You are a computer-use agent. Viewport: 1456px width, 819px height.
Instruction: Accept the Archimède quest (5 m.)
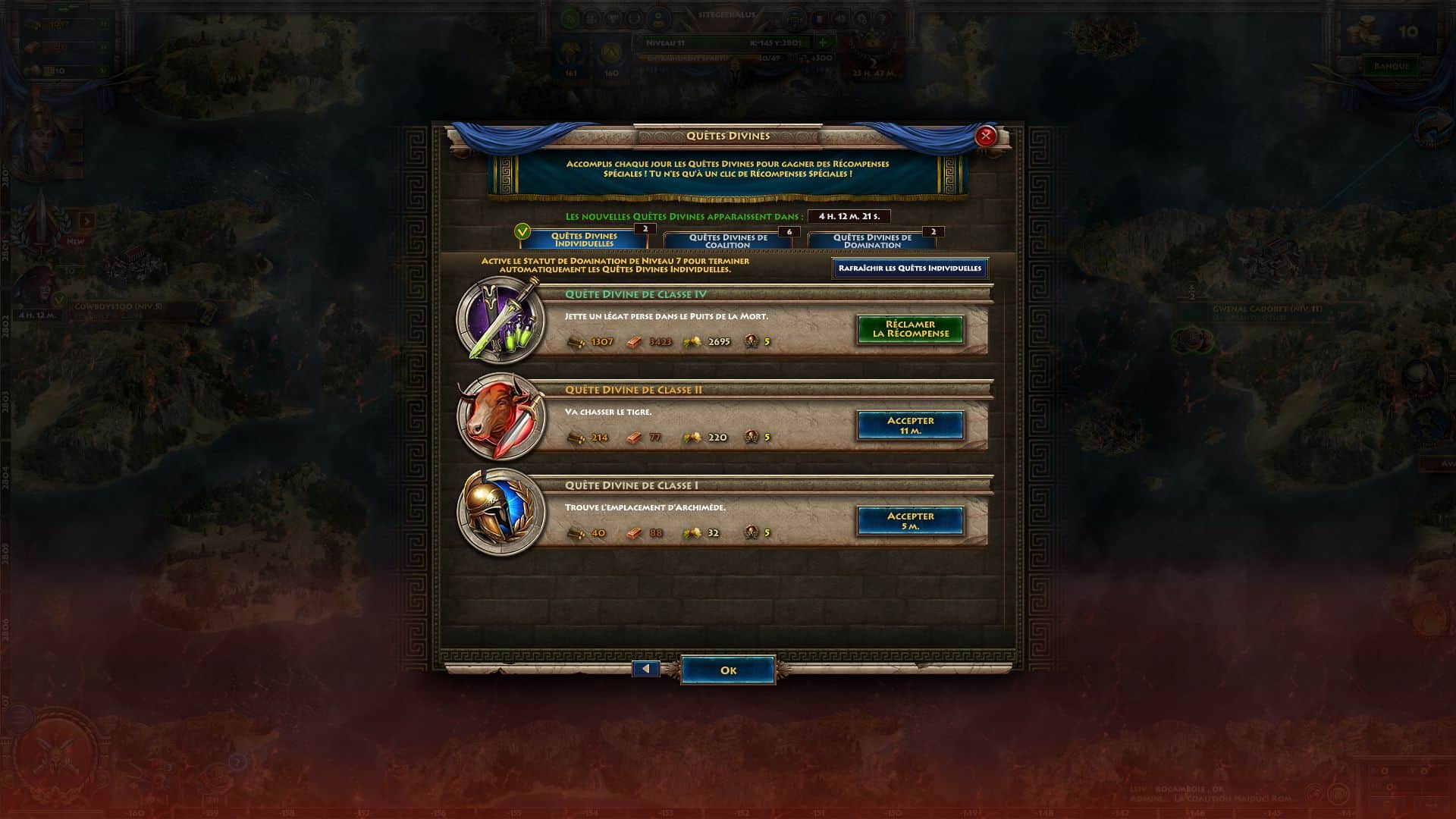(910, 521)
